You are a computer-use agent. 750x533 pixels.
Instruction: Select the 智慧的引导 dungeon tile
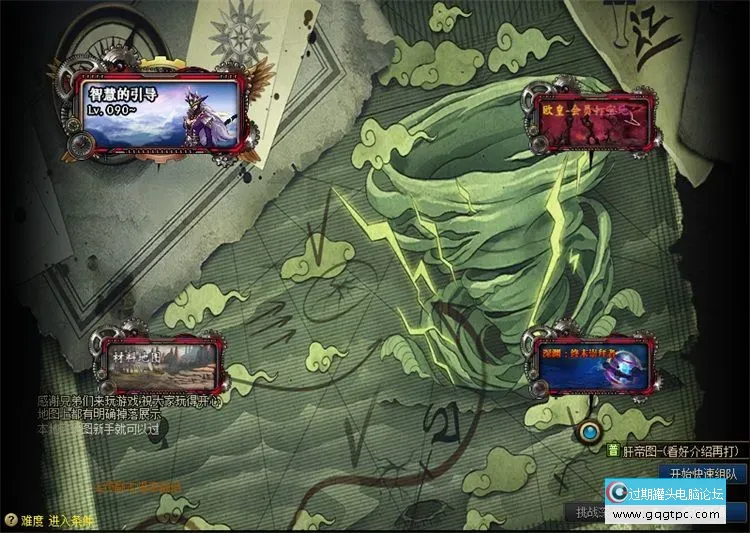pos(160,110)
